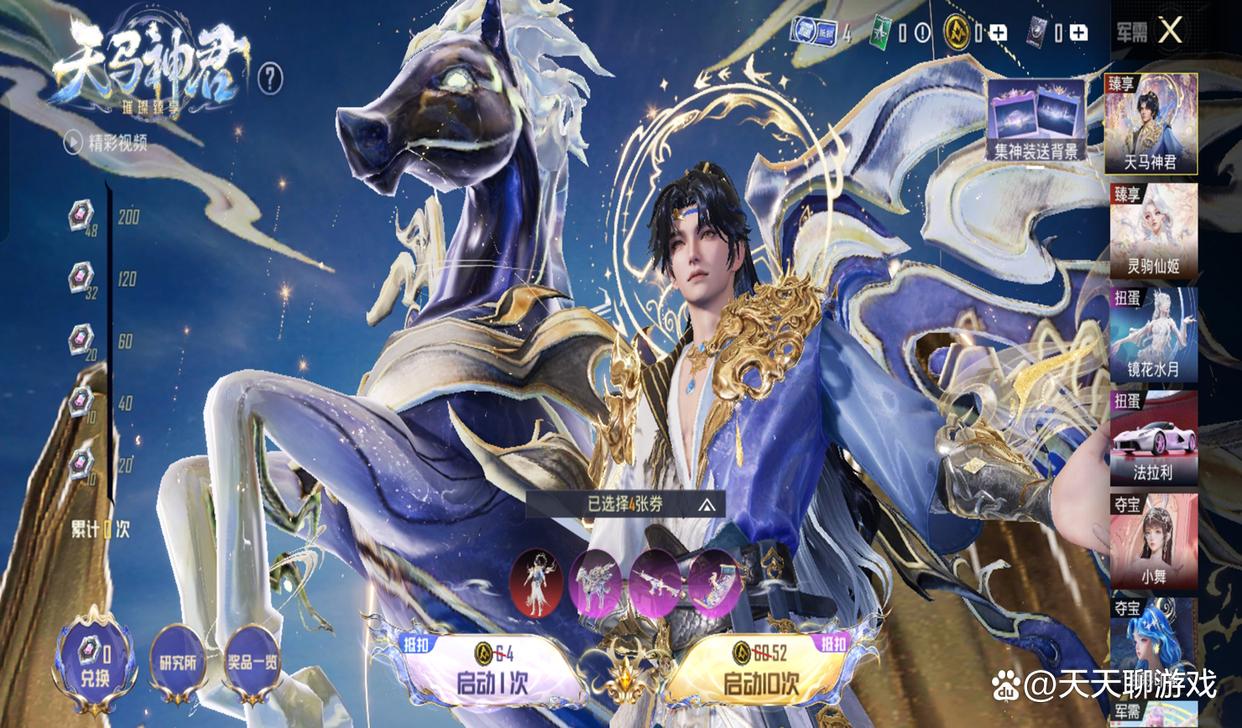Start one draw with 启动1次
This screenshot has width=1242, height=728.
(x=480, y=670)
